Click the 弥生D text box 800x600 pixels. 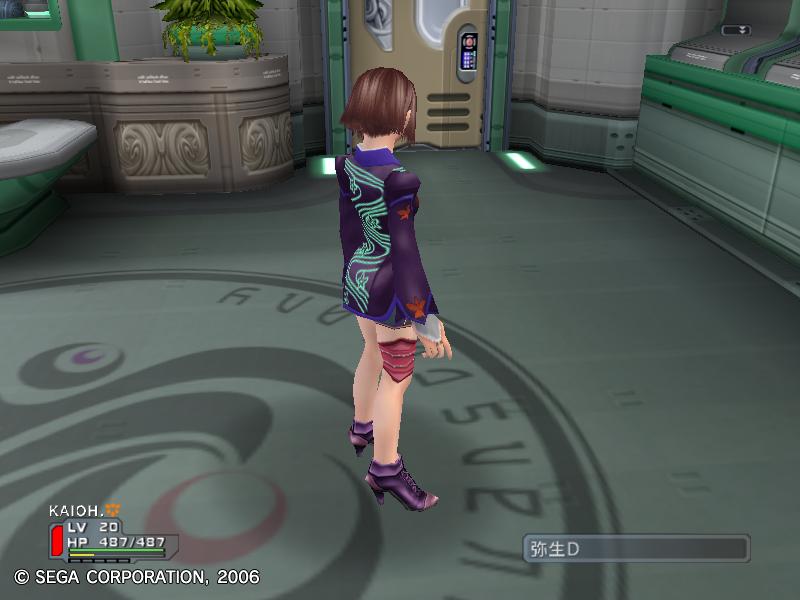(x=636, y=548)
